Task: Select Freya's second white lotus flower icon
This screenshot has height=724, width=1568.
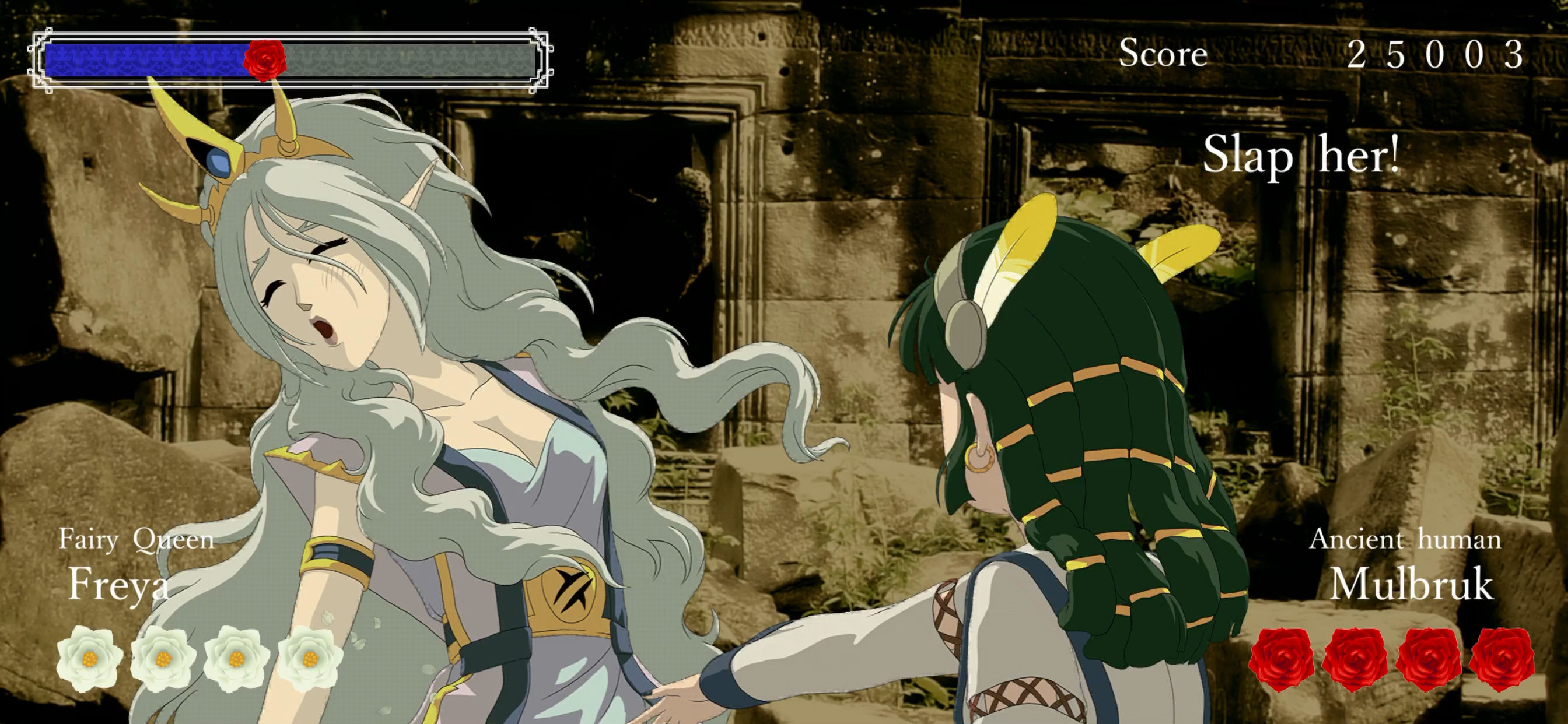Action: [163, 658]
